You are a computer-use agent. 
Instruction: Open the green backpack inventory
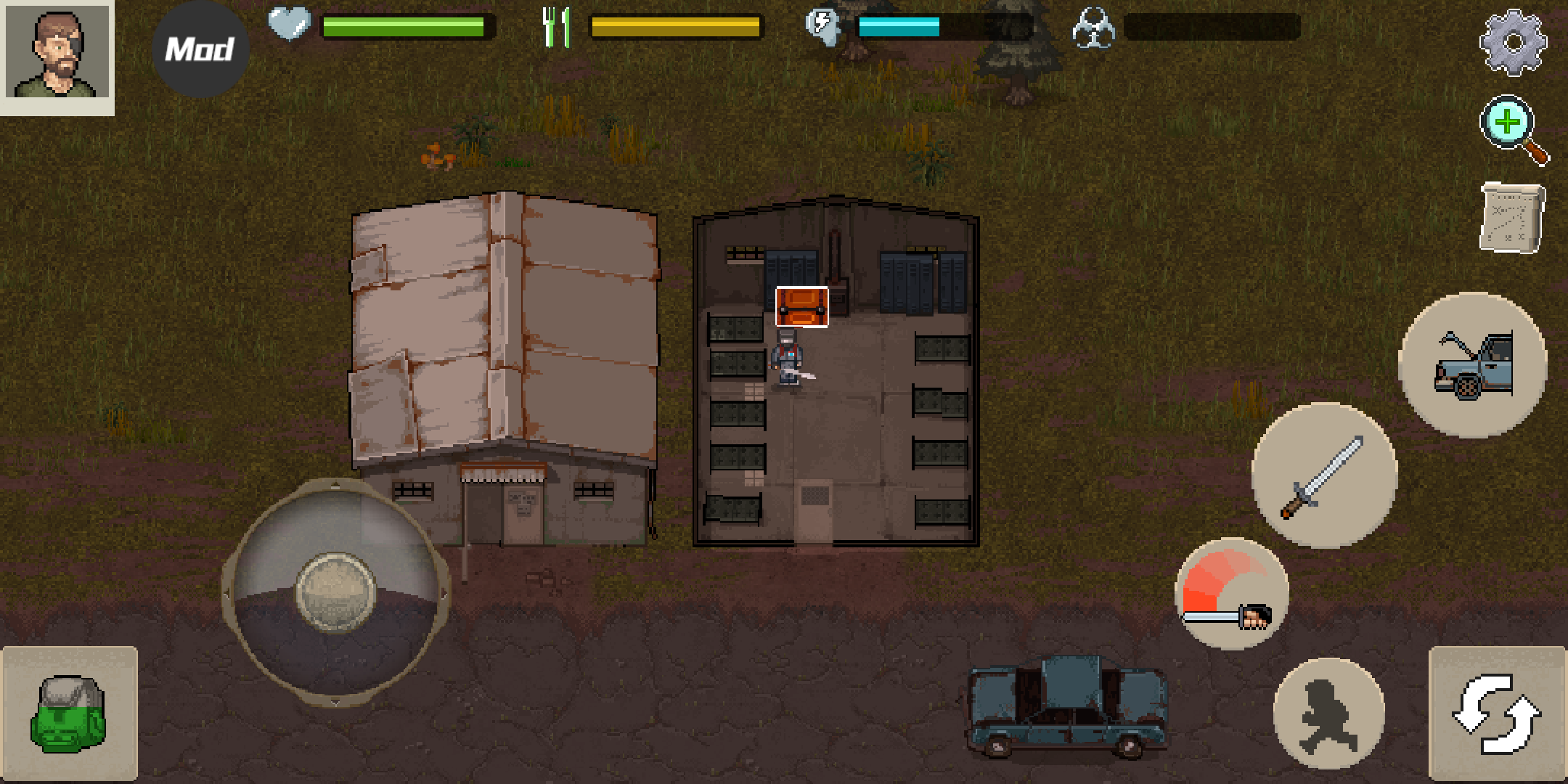click(69, 715)
